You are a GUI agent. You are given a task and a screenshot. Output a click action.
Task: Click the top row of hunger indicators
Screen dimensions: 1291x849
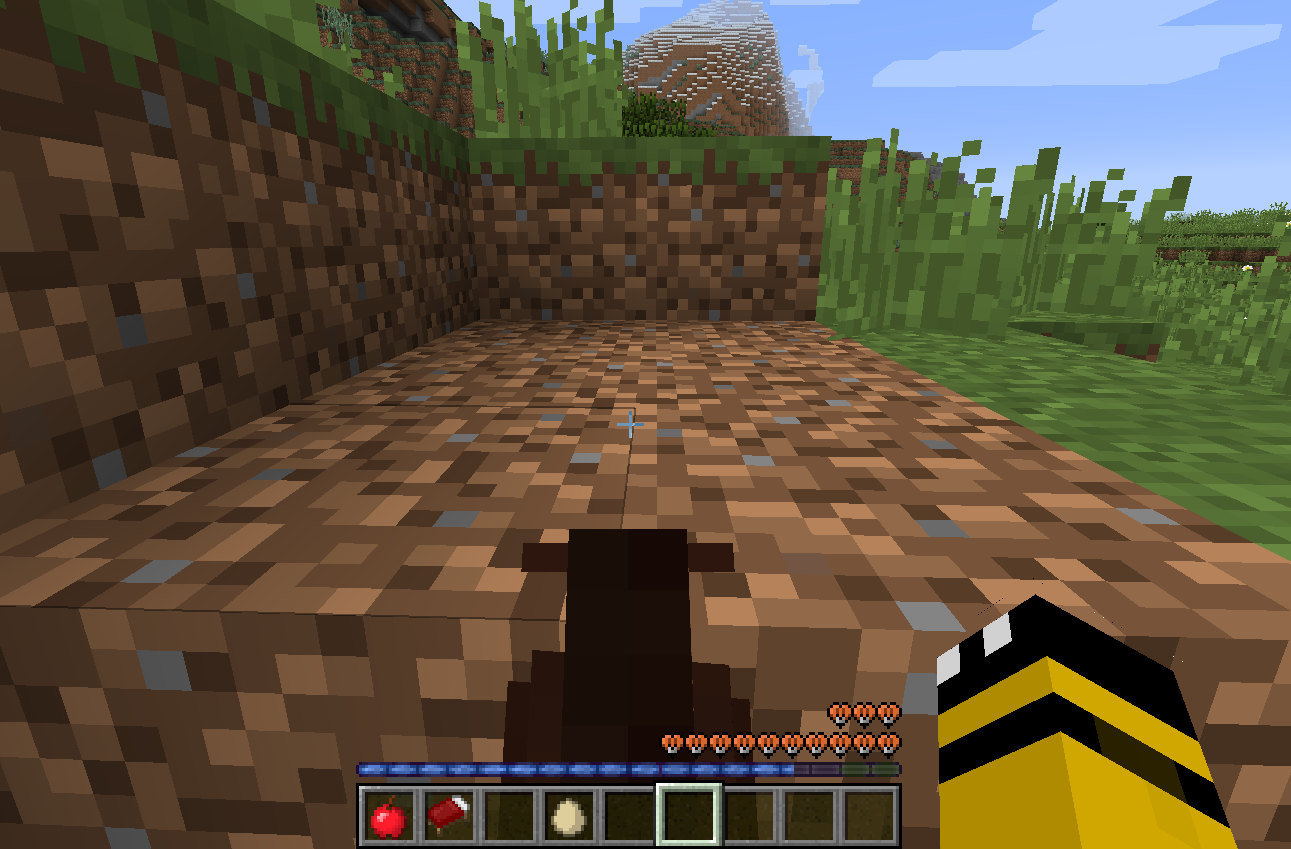[862, 714]
